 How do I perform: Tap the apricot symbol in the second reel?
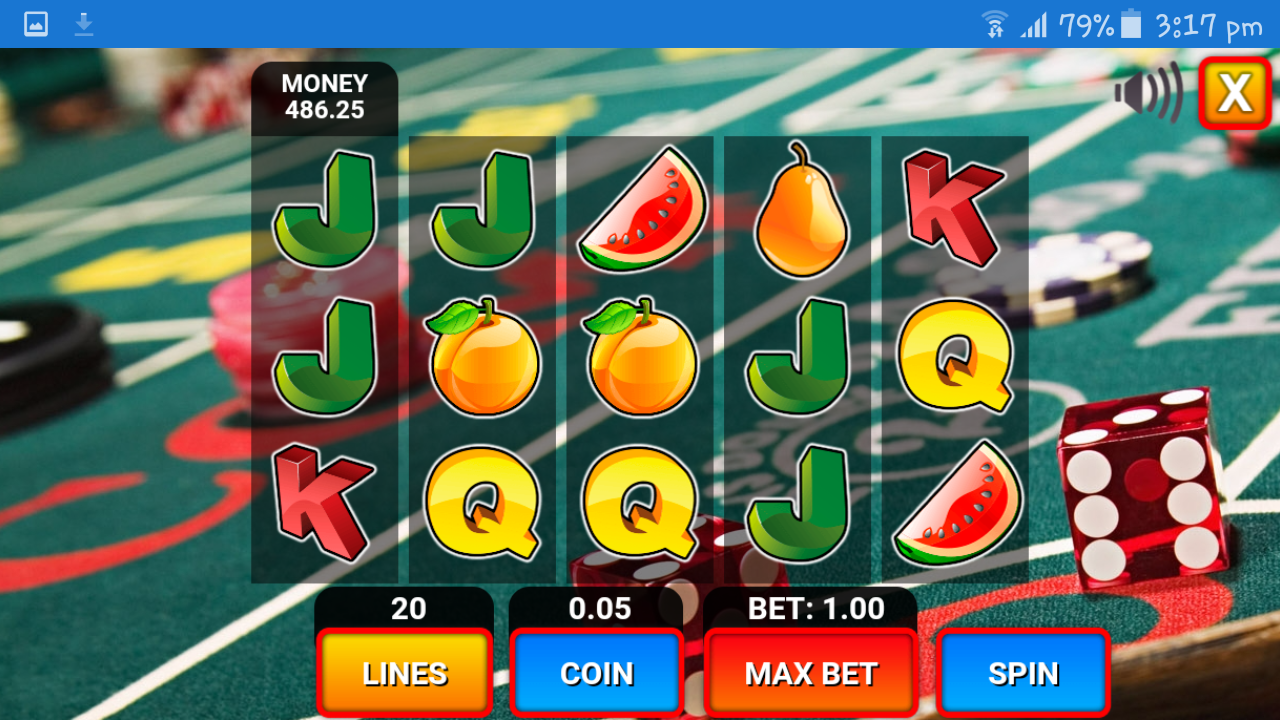484,355
